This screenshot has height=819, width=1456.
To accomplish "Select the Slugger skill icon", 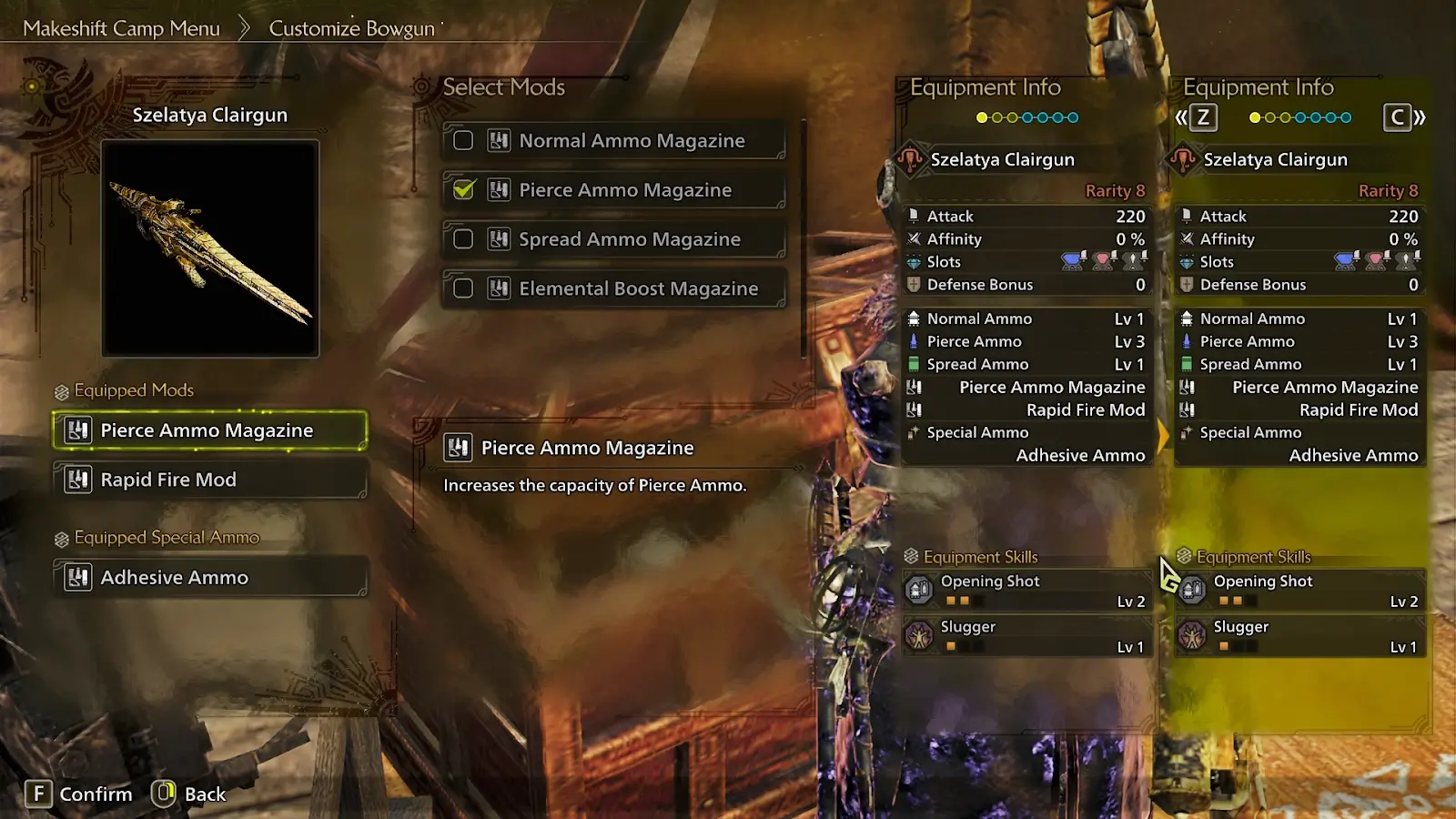I will [x=920, y=635].
